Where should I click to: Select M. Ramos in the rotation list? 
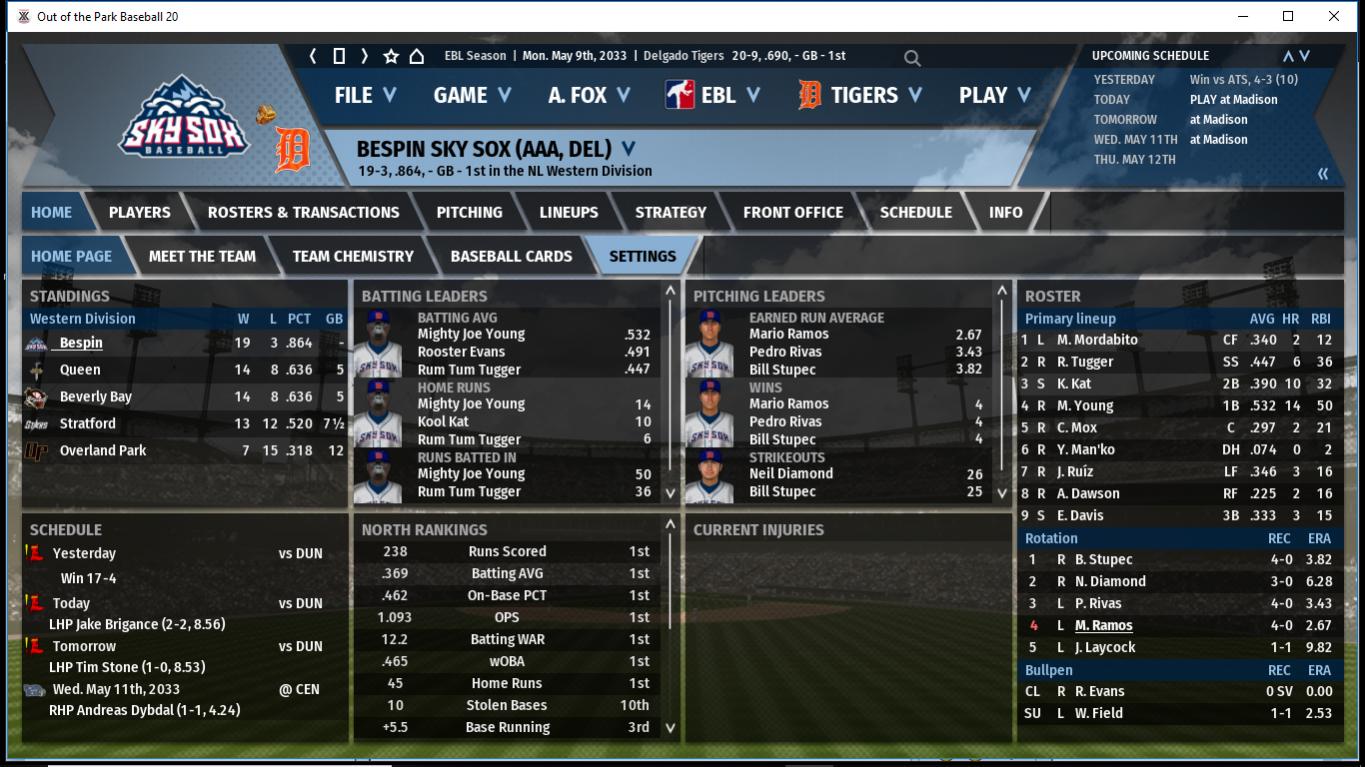1103,625
